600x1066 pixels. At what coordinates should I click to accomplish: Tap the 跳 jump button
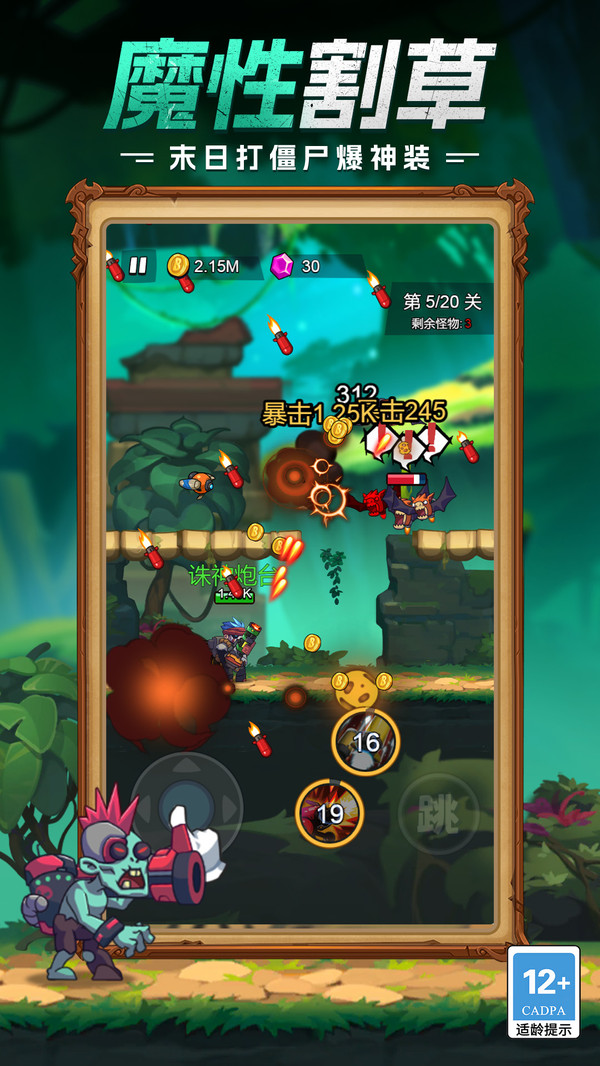[438, 815]
